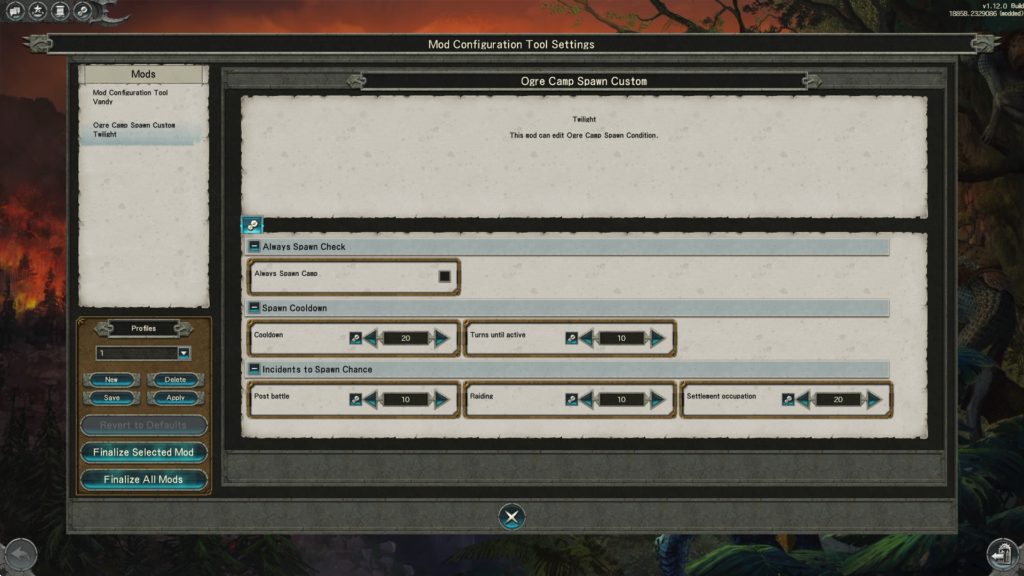1024x576 pixels.
Task: Delete the current profile
Action: (175, 380)
